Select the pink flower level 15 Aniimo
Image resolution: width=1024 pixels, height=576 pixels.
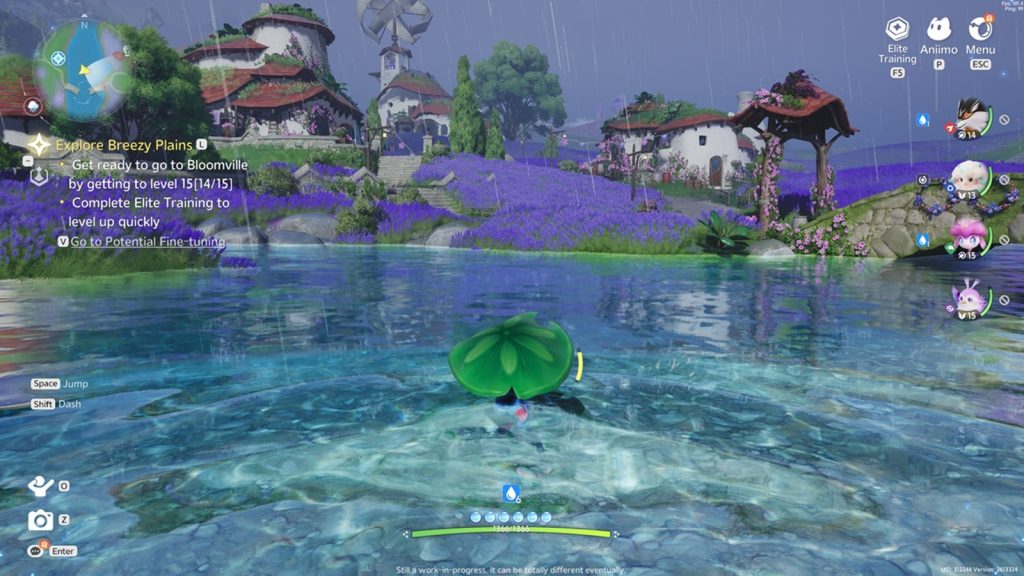point(968,239)
